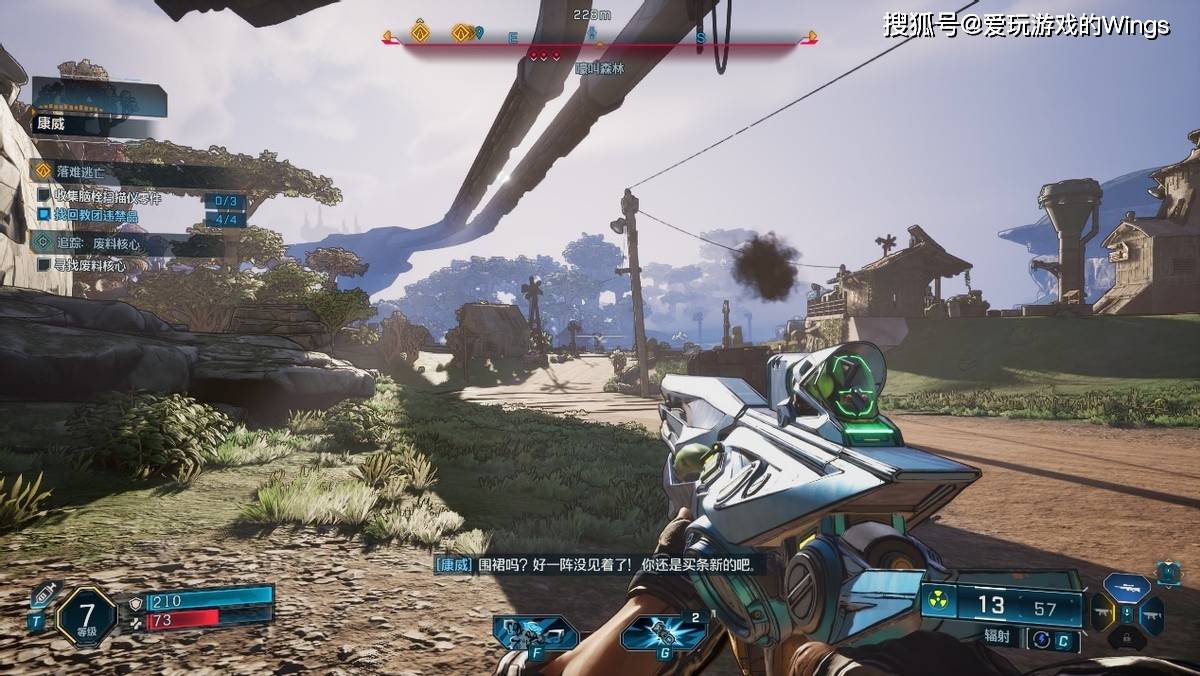This screenshot has height=676, width=1200.
Task: Toggle weapon mode with the lightning swap icon
Action: click(1041, 638)
